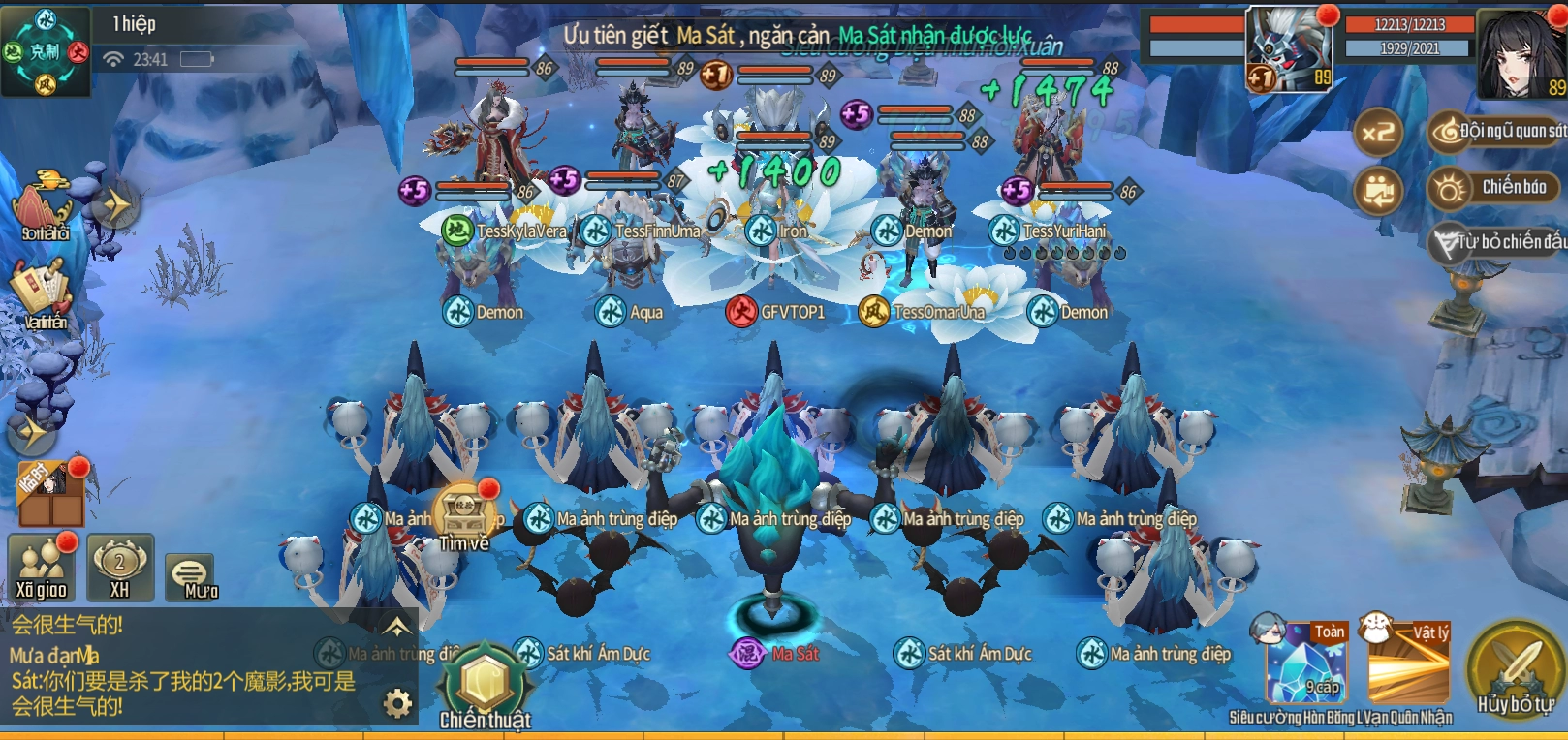Open the XH ranking badge button
This screenshot has width=1568, height=740.
coord(120,568)
